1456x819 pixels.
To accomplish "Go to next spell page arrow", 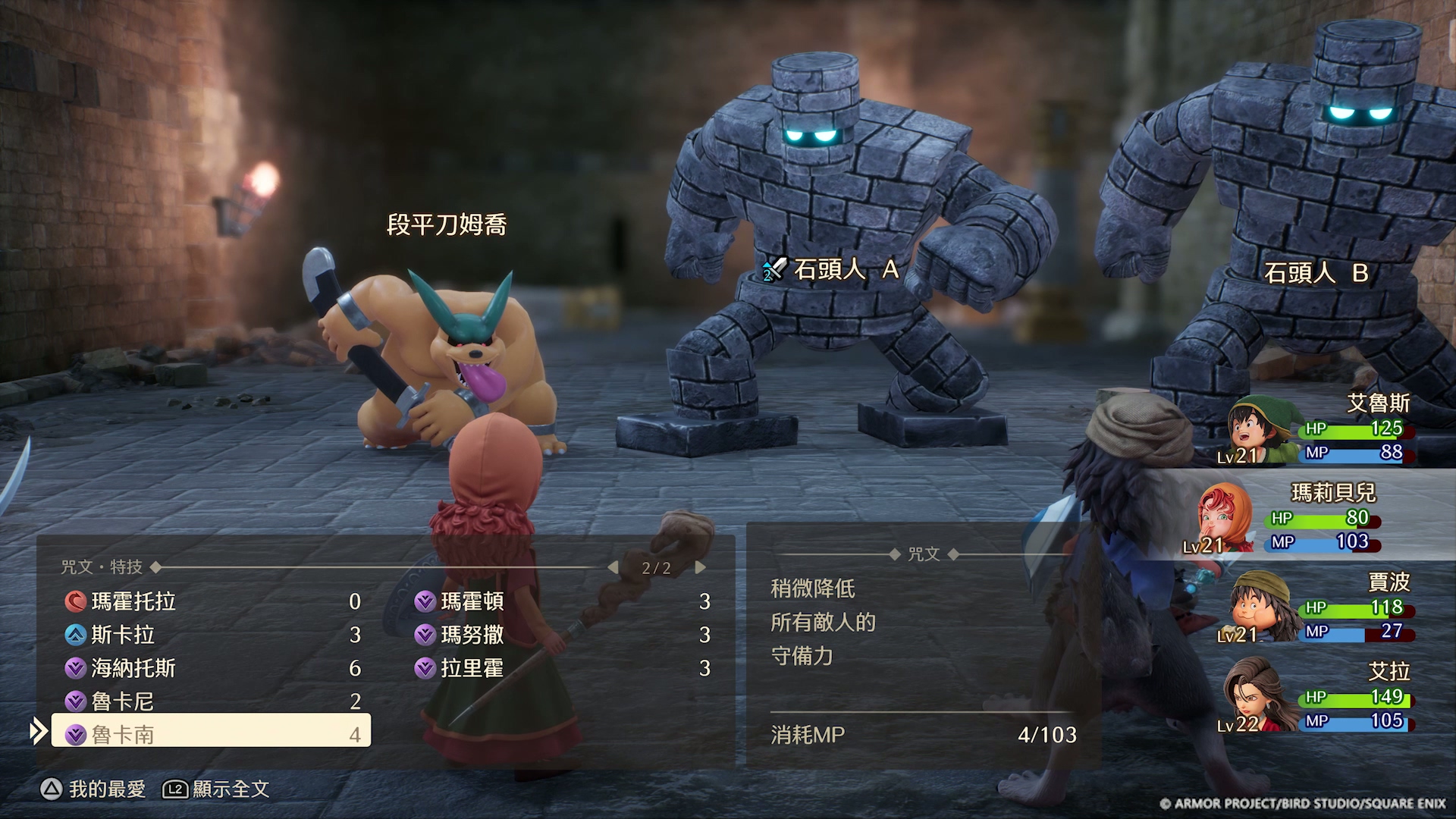I will 701,567.
